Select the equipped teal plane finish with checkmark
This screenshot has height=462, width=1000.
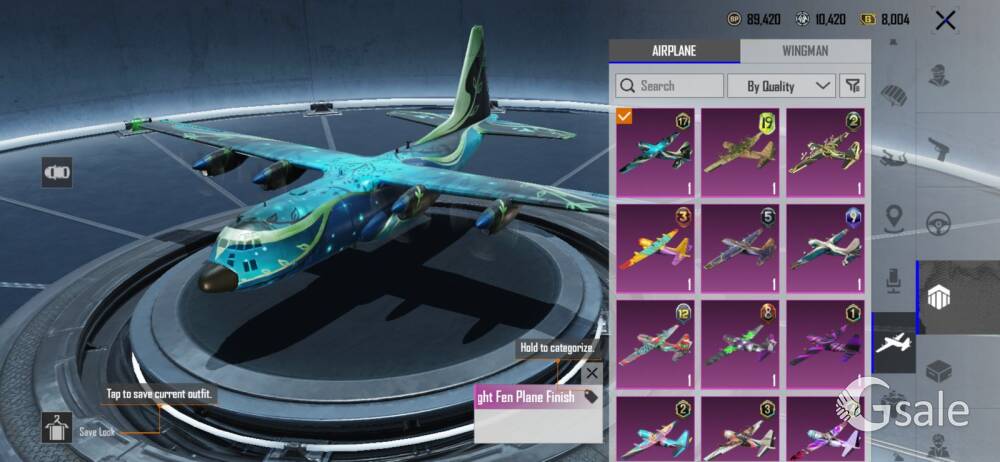tap(656, 153)
